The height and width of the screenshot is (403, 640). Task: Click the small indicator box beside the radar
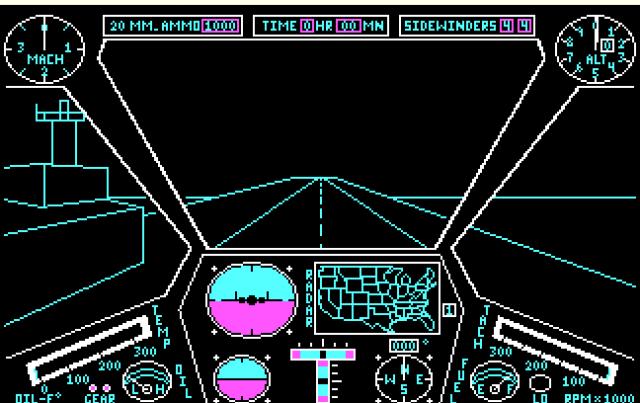[450, 309]
